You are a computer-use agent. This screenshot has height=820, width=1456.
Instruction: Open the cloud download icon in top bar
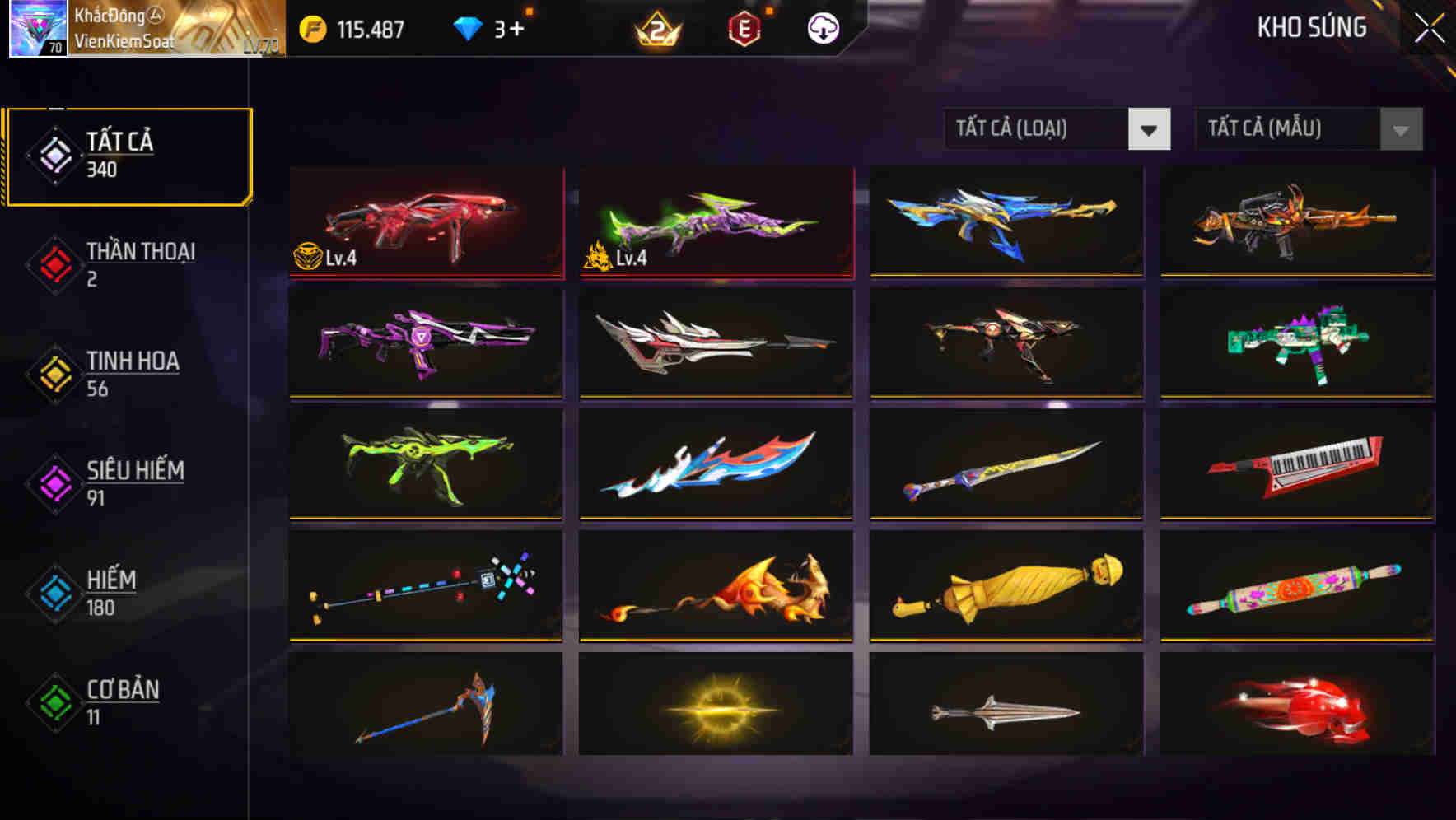(821, 27)
